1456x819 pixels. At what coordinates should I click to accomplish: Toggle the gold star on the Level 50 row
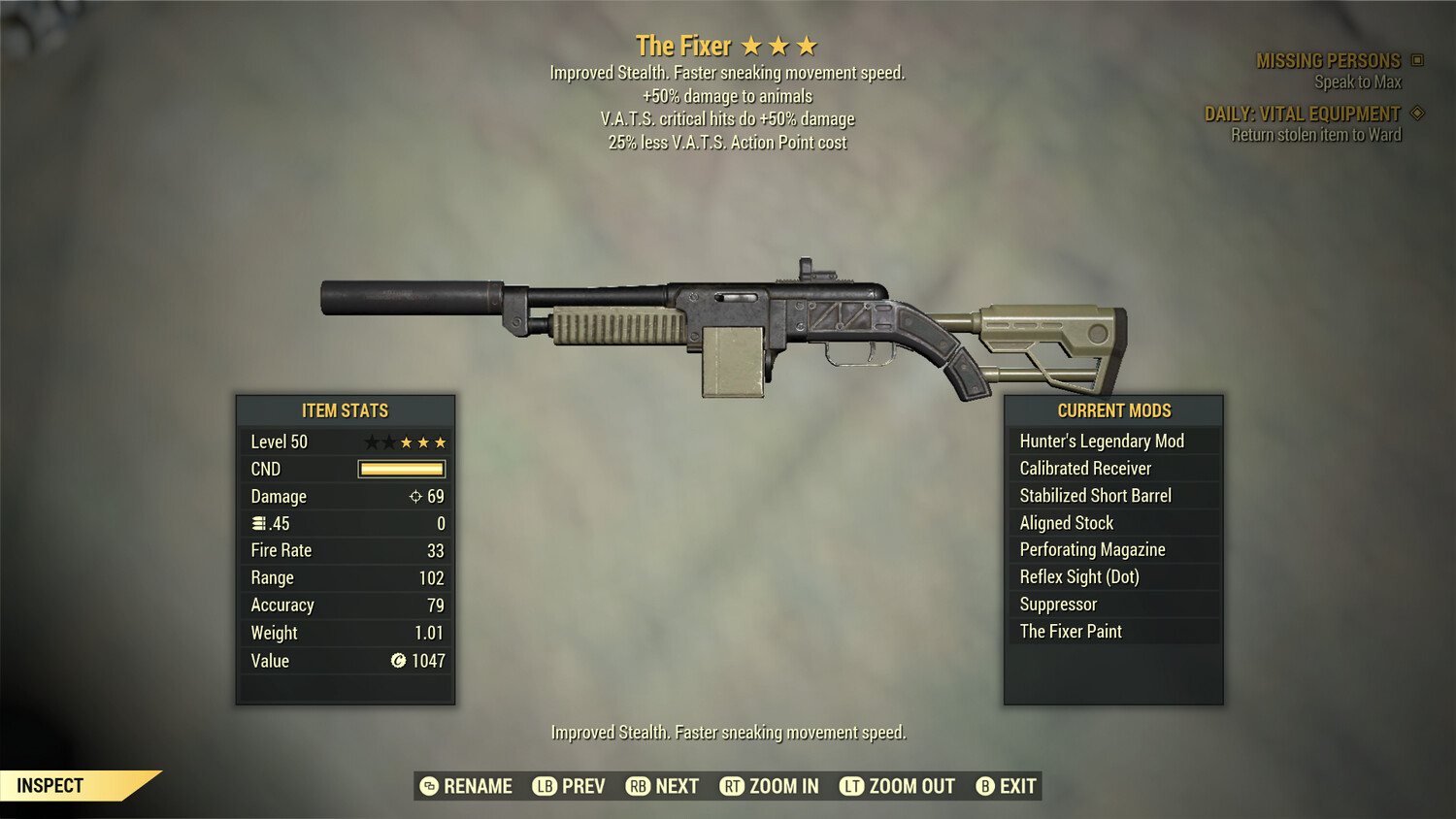(408, 442)
